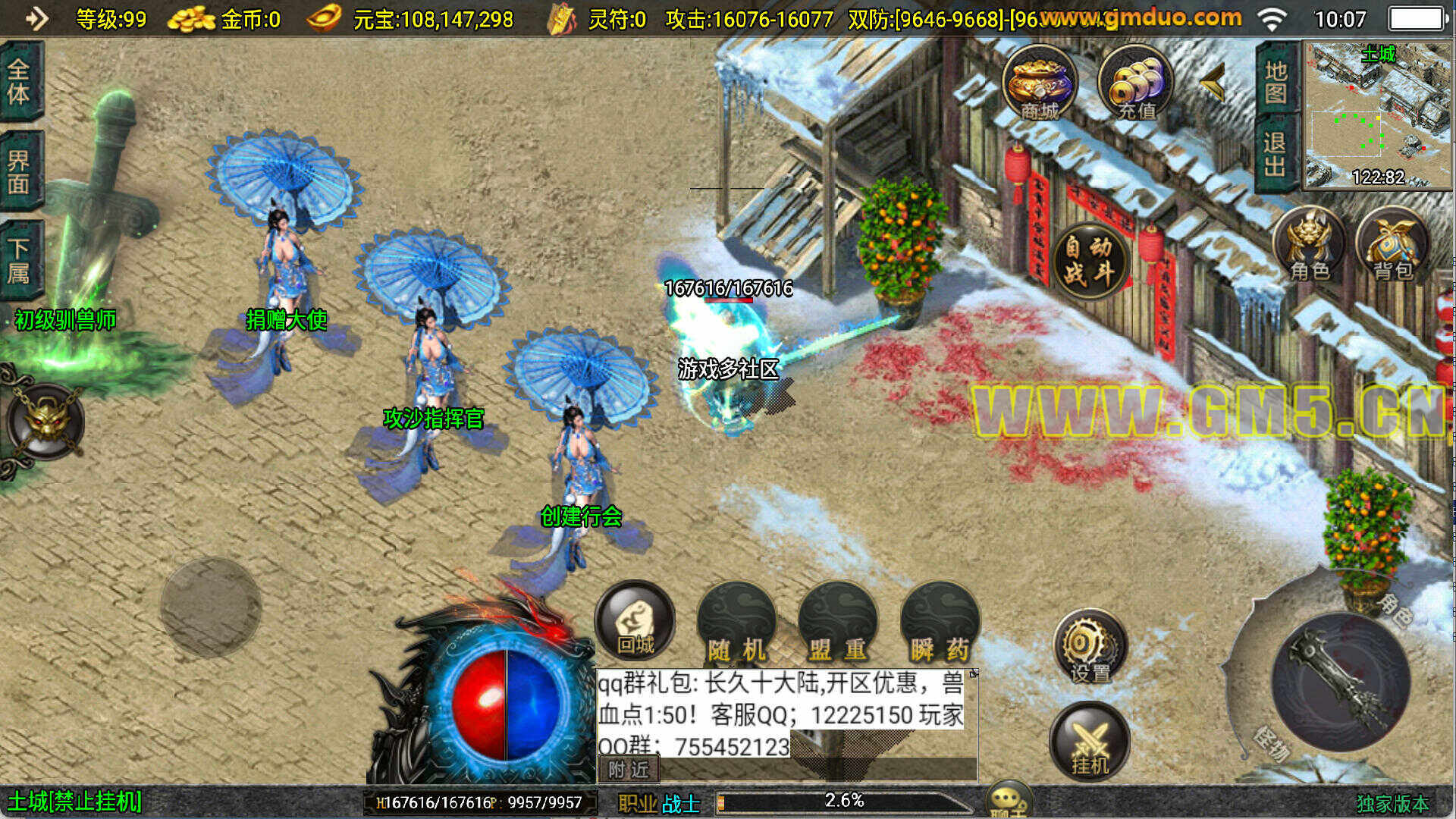Select the 下属 tab

tap(20, 260)
